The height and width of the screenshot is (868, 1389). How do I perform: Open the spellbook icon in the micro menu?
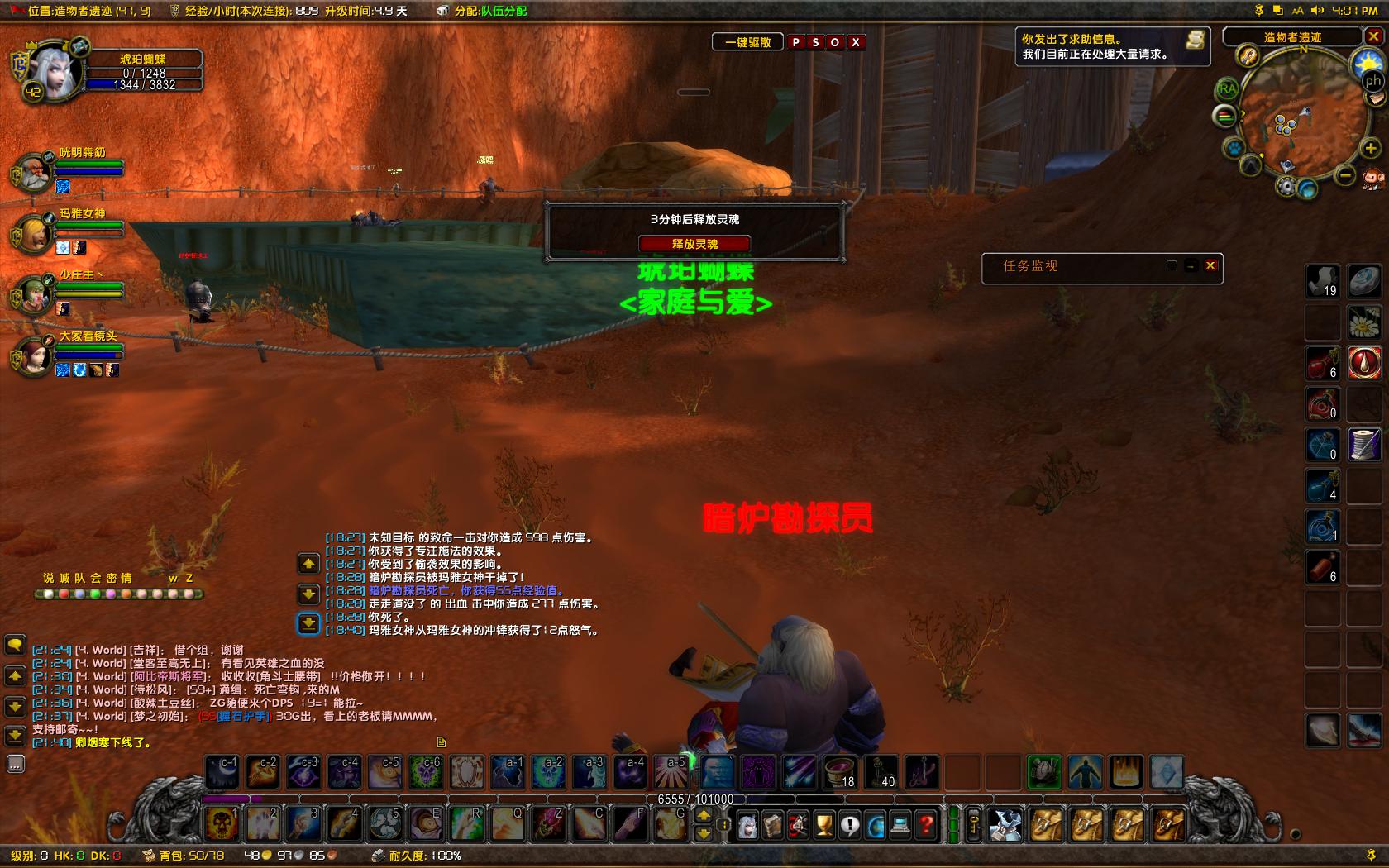click(x=773, y=825)
